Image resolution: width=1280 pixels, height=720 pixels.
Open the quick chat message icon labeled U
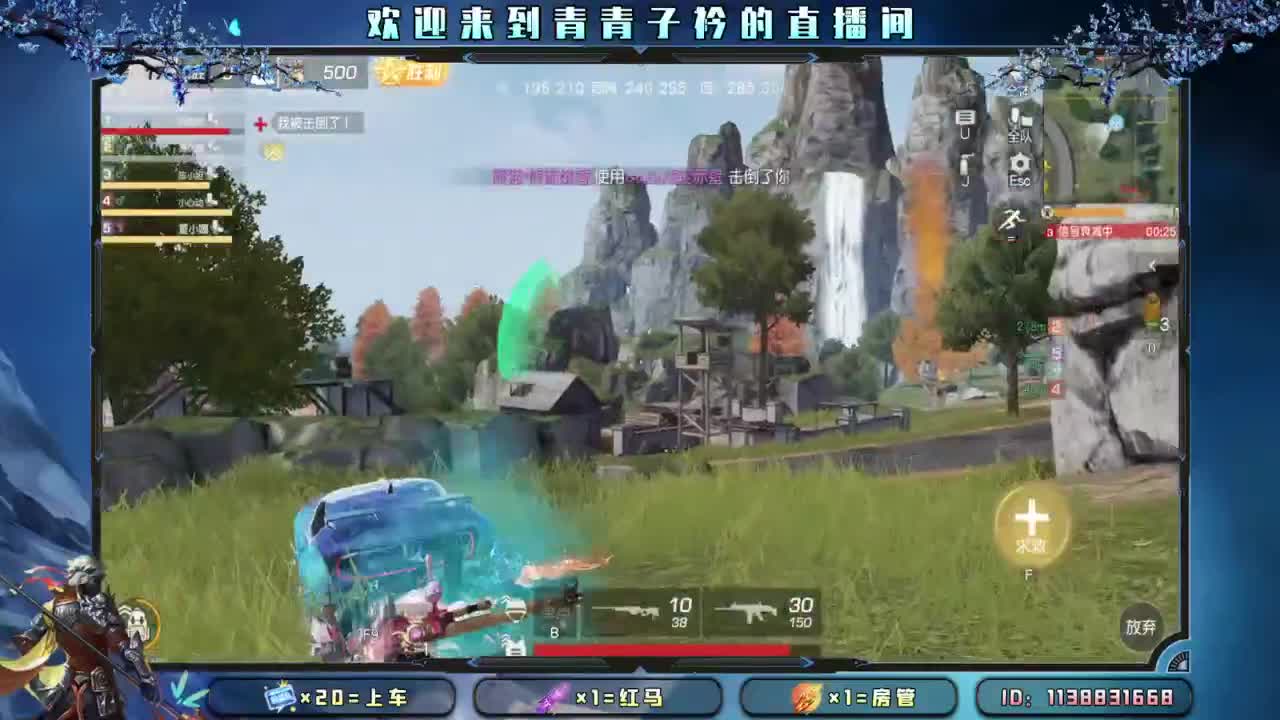[x=966, y=123]
